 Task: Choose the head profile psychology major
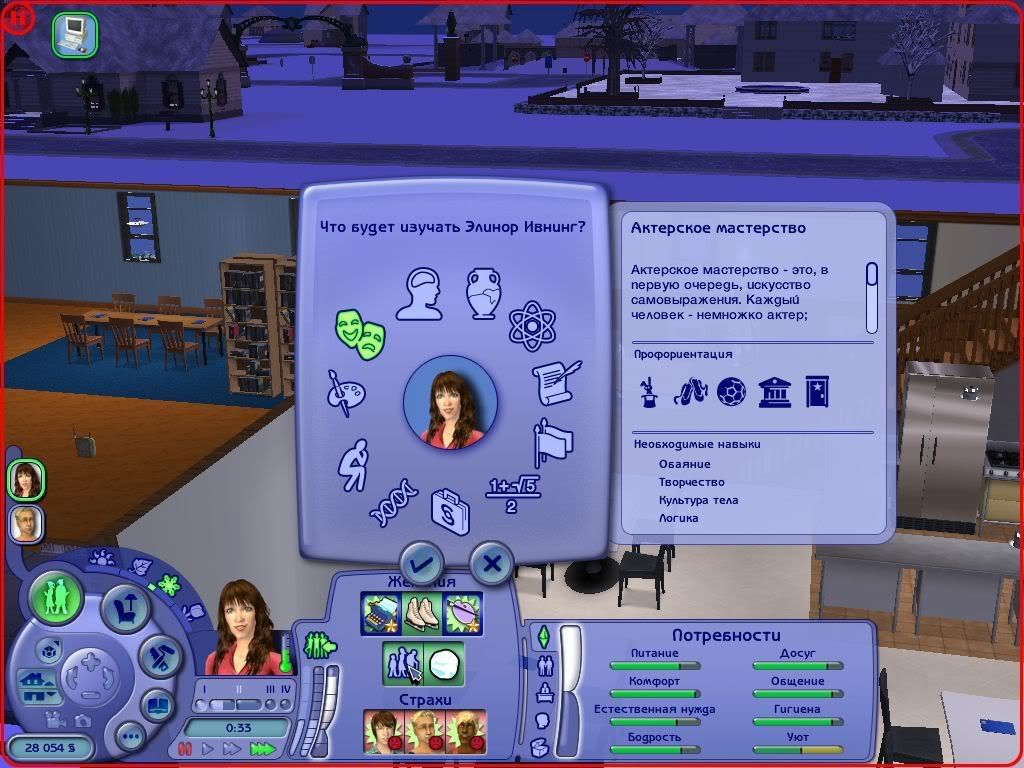(418, 293)
